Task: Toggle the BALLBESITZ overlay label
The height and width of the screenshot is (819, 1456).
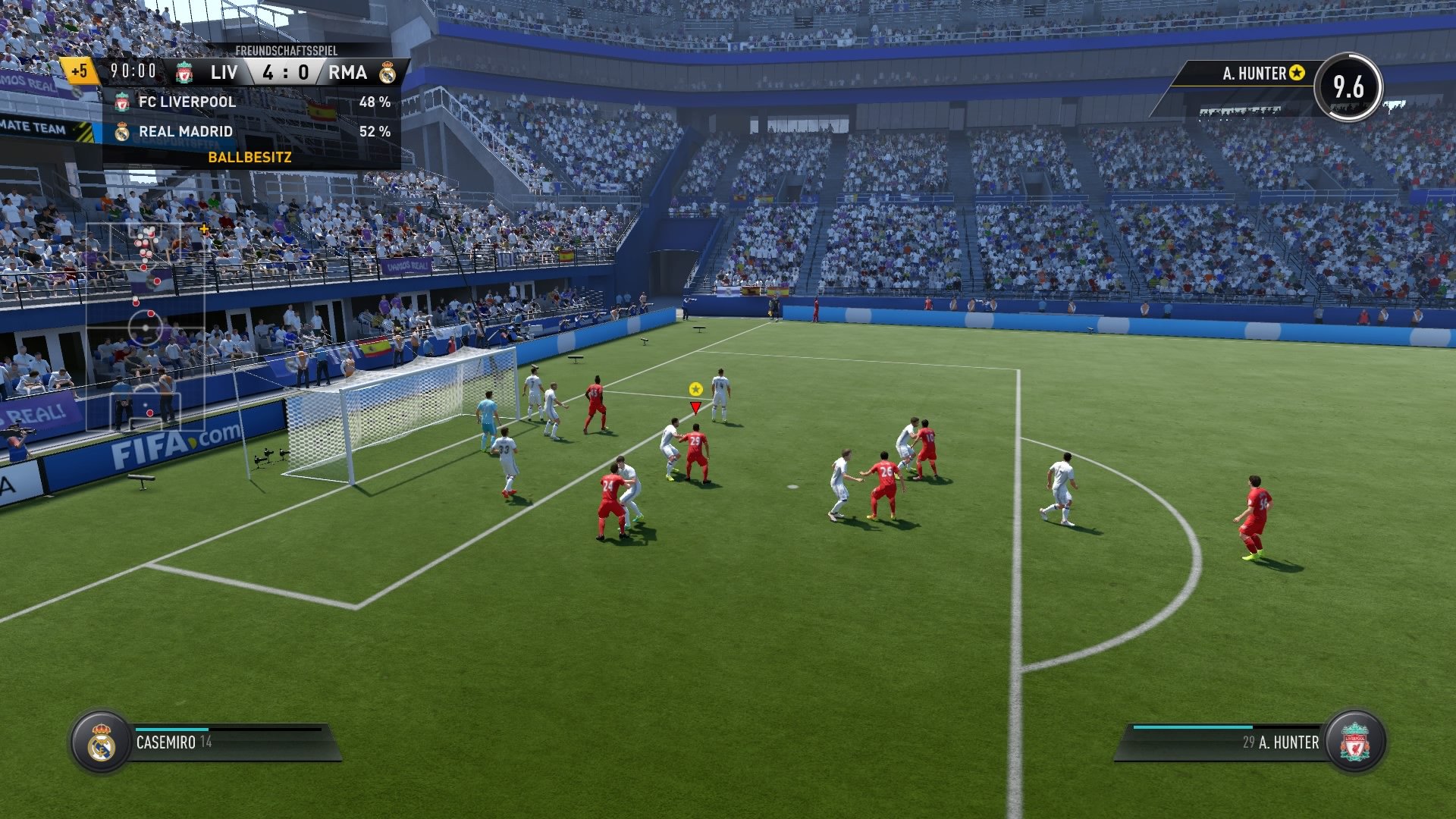Action: (250, 157)
